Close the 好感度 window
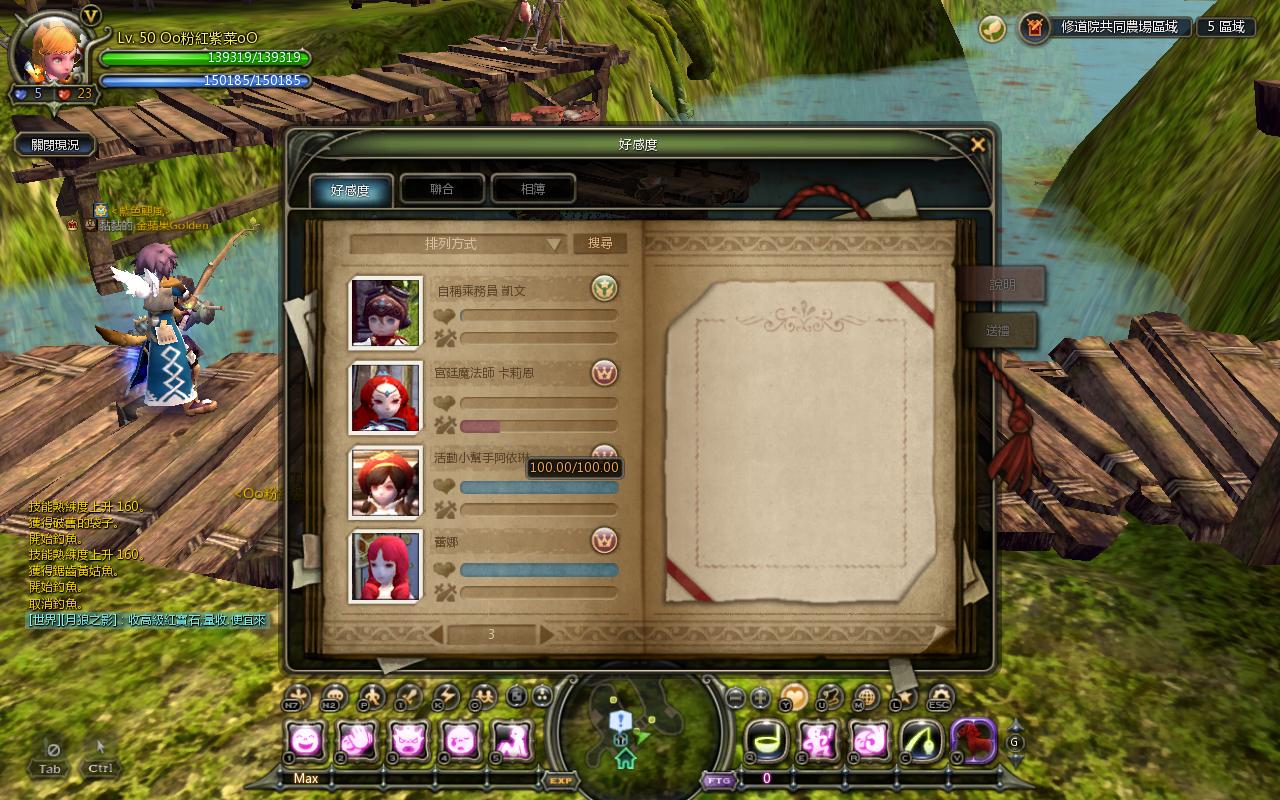1280x800 pixels. (978, 145)
